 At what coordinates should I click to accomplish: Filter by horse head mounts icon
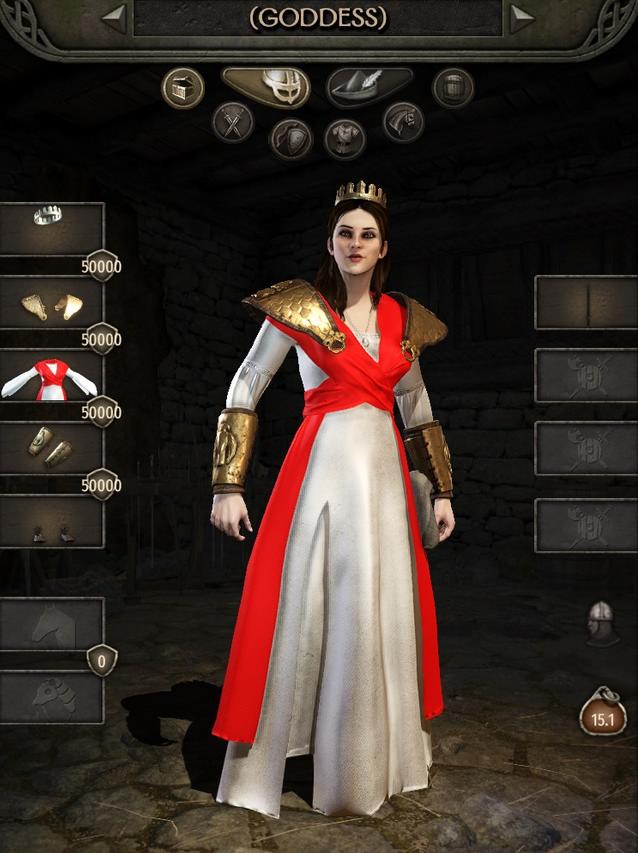(403, 123)
